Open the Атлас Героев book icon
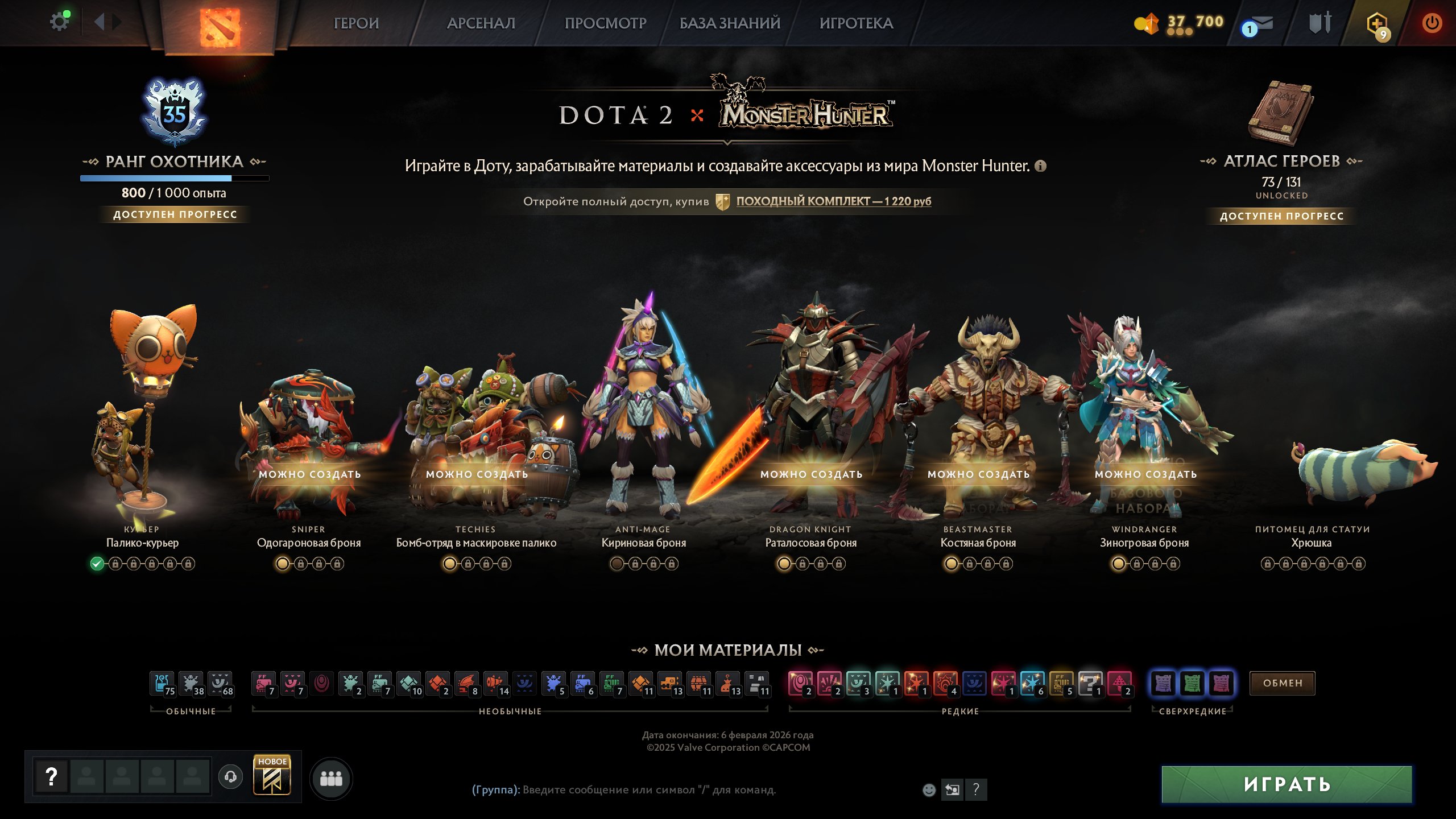This screenshot has height=819, width=1456. [1280, 114]
